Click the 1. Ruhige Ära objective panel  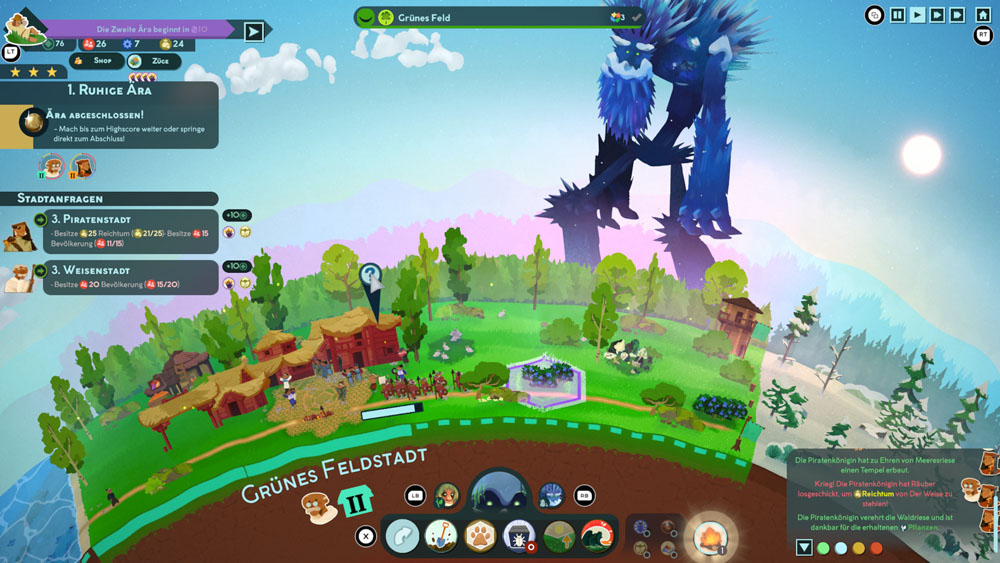coord(110,115)
